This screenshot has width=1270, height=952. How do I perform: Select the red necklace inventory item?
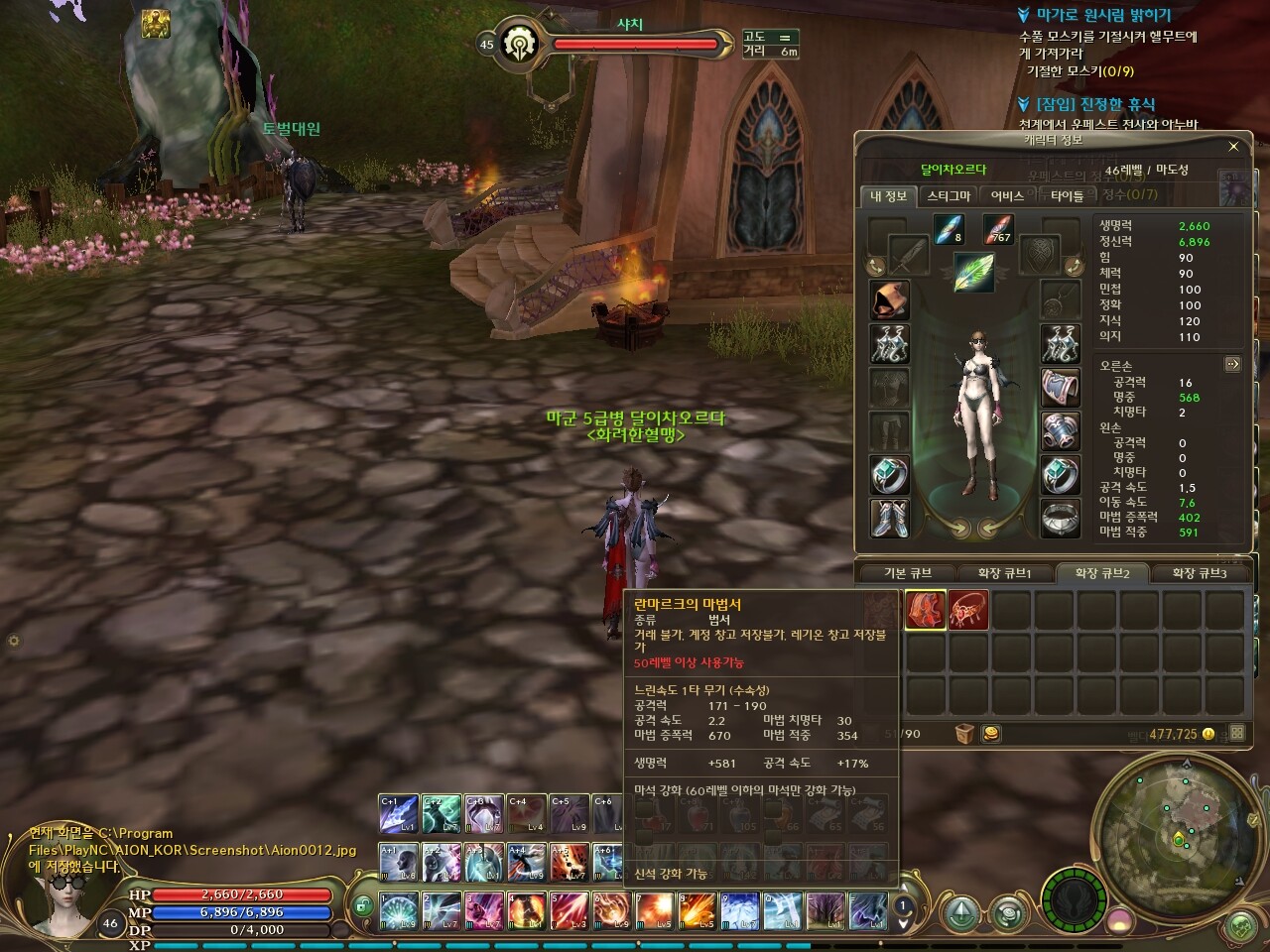click(968, 611)
